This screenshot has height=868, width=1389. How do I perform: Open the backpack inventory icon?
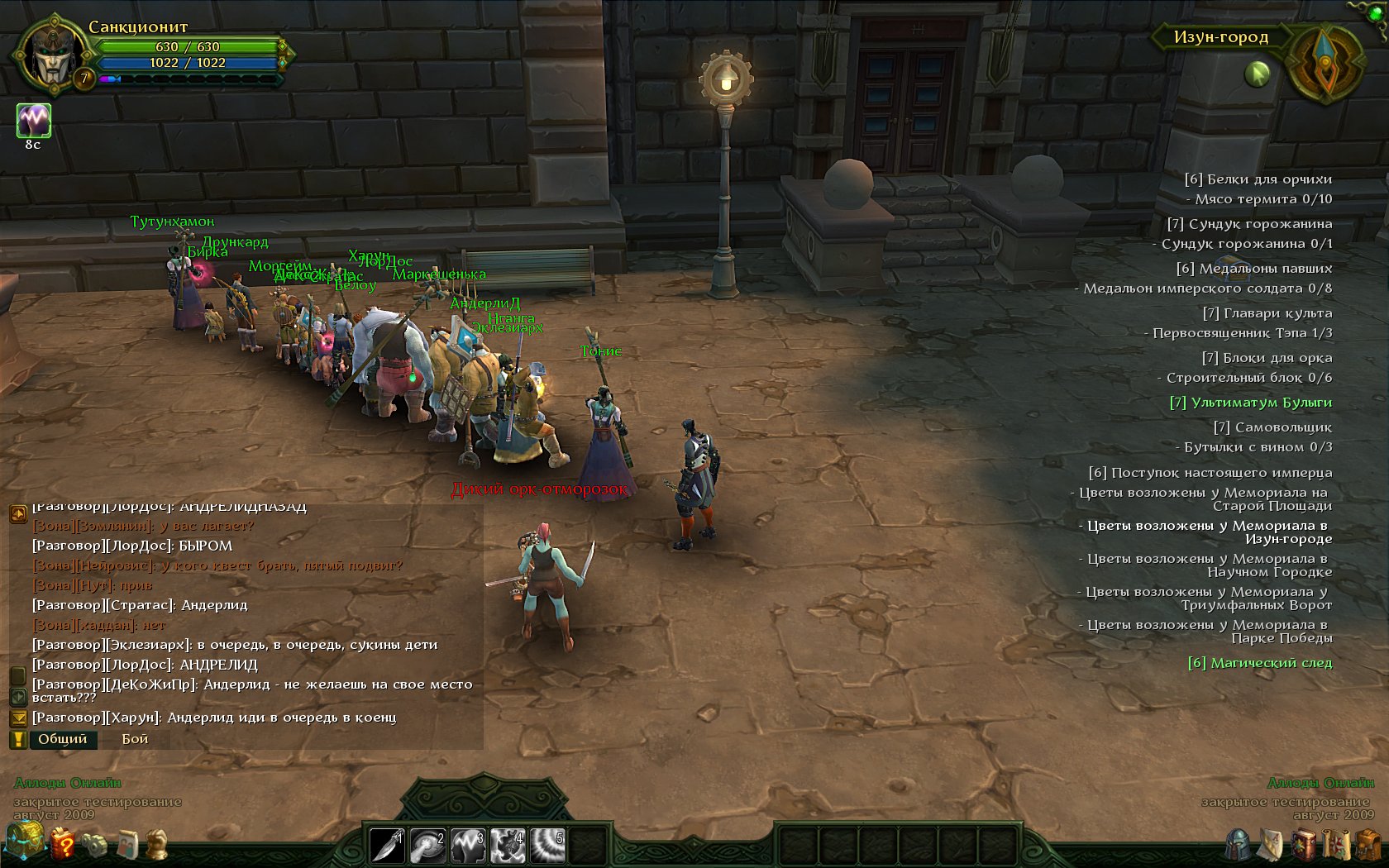tap(1368, 845)
